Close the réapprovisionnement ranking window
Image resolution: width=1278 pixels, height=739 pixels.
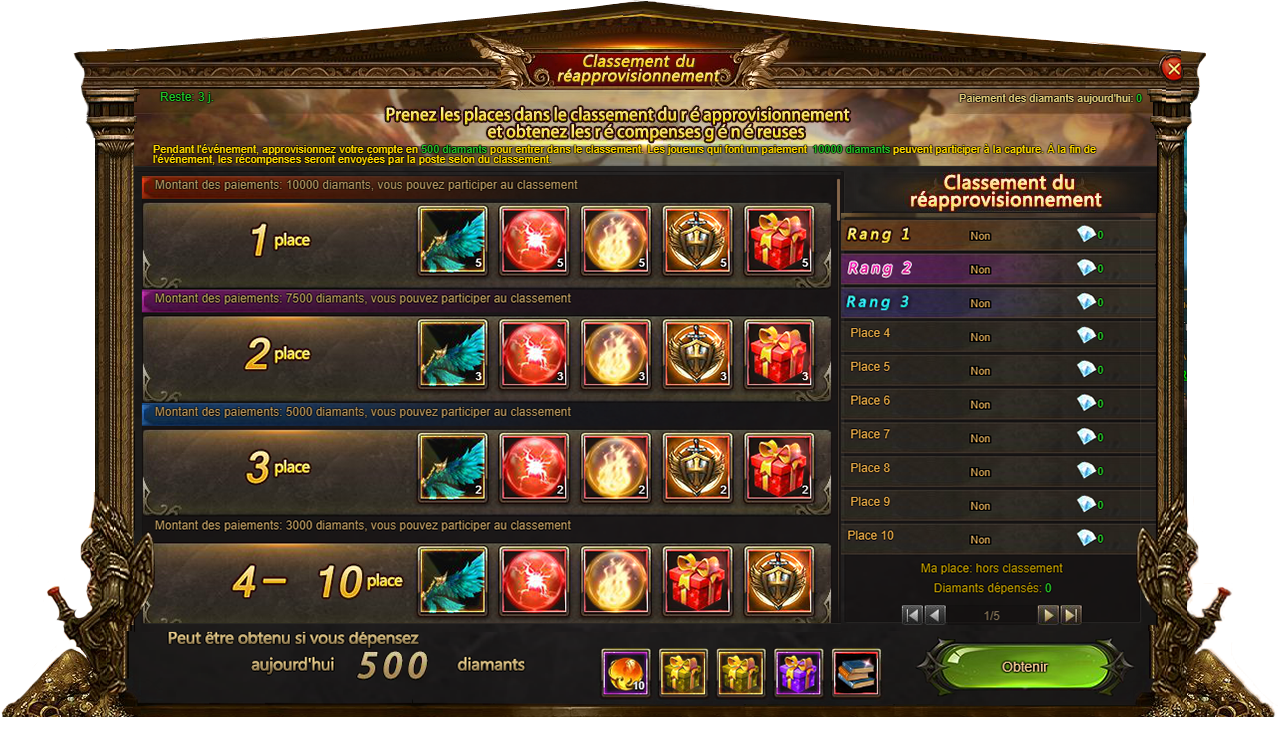click(x=1173, y=68)
